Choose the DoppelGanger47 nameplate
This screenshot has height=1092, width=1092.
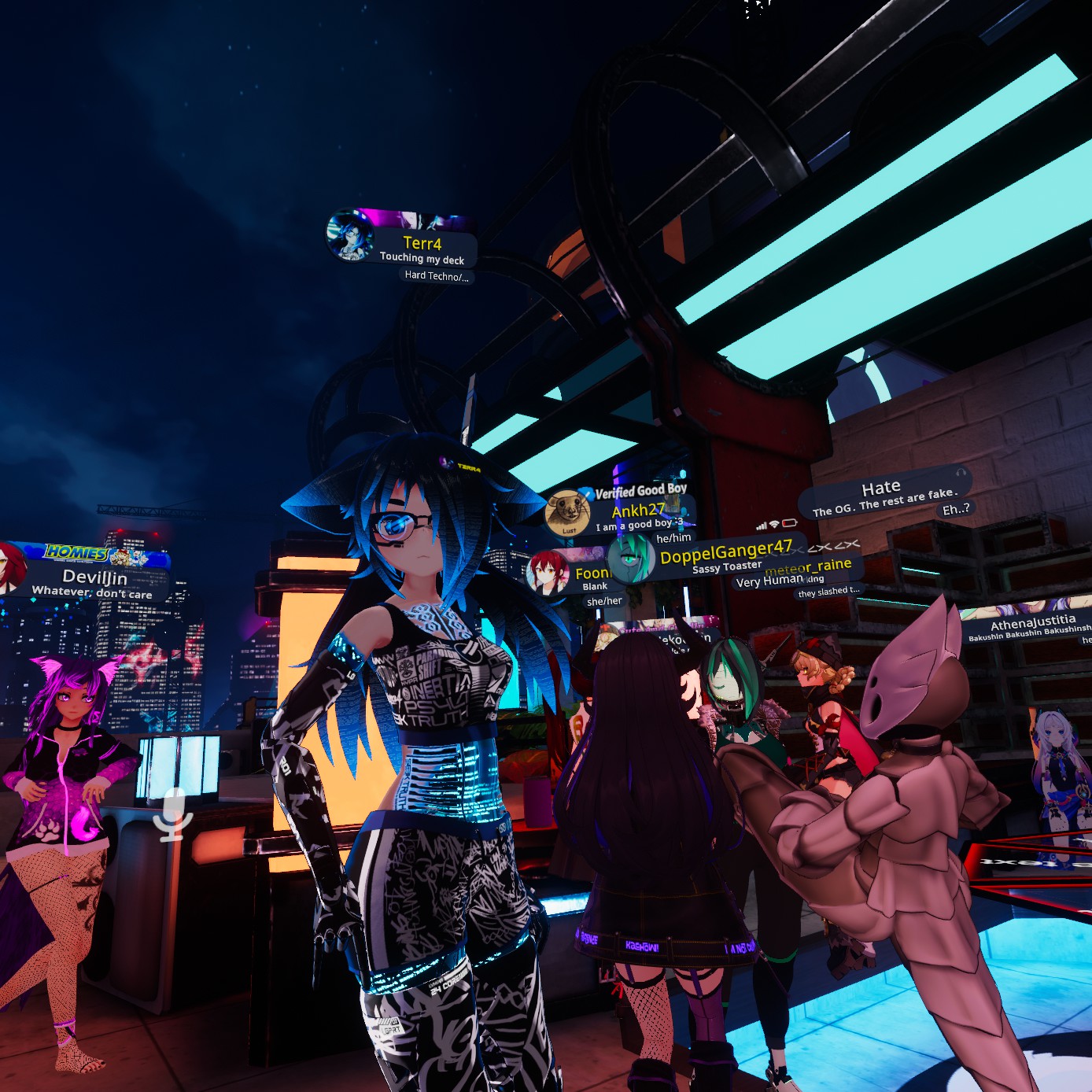click(725, 553)
